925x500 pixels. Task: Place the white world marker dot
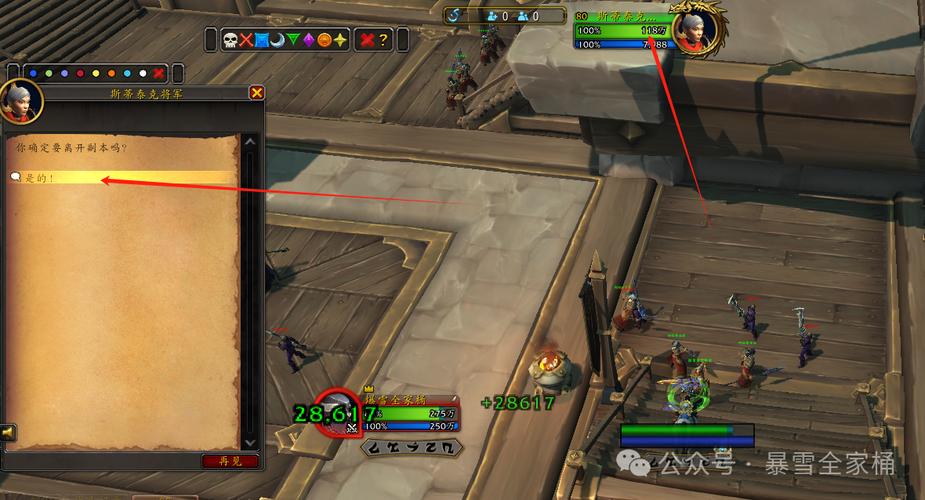point(143,73)
